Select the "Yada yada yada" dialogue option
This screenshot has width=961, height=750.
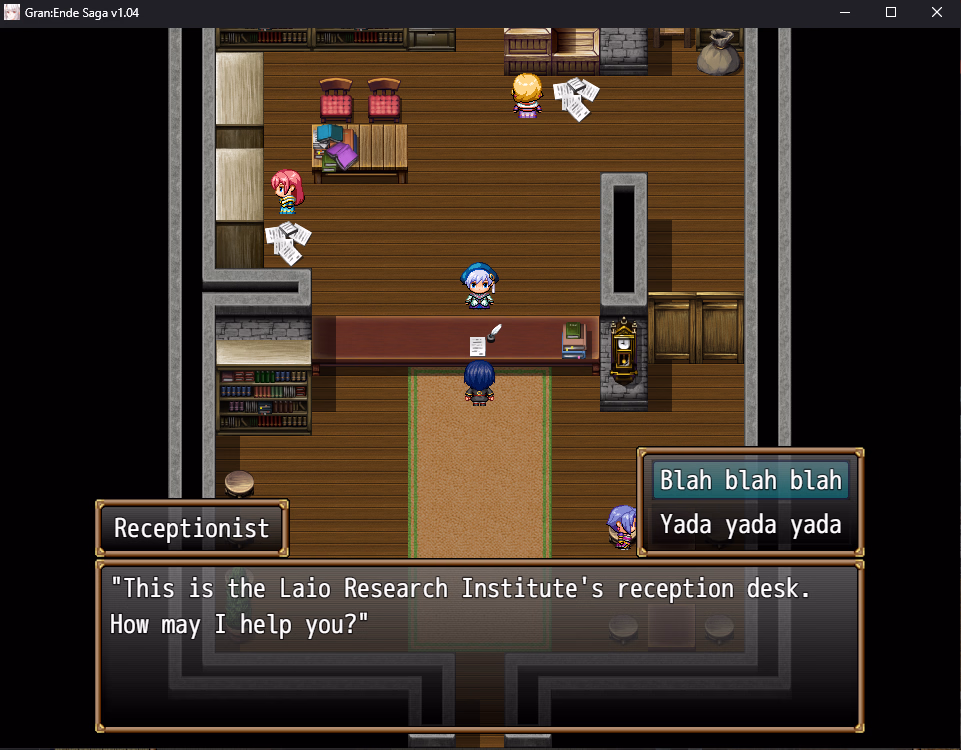[750, 524]
